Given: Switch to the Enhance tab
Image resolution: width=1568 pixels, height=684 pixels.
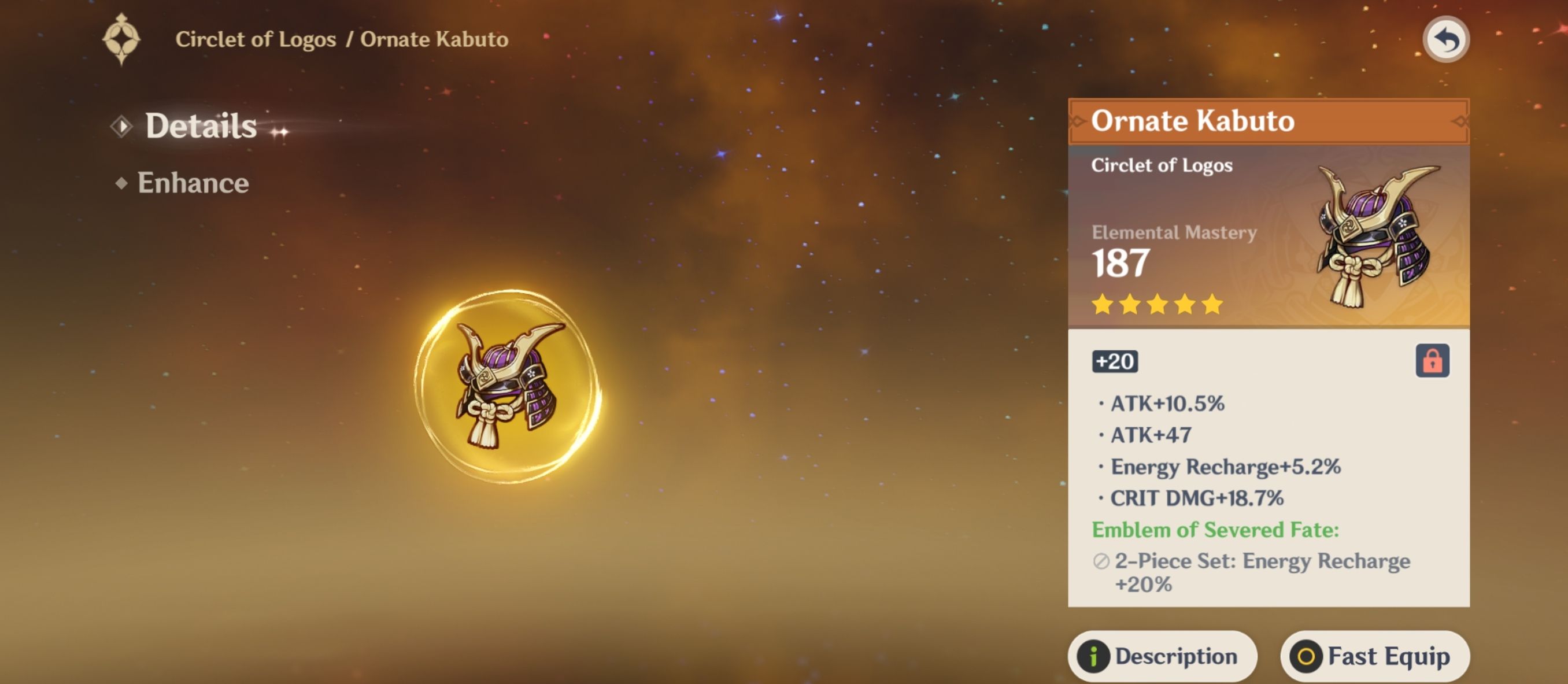Looking at the screenshot, I should (193, 183).
